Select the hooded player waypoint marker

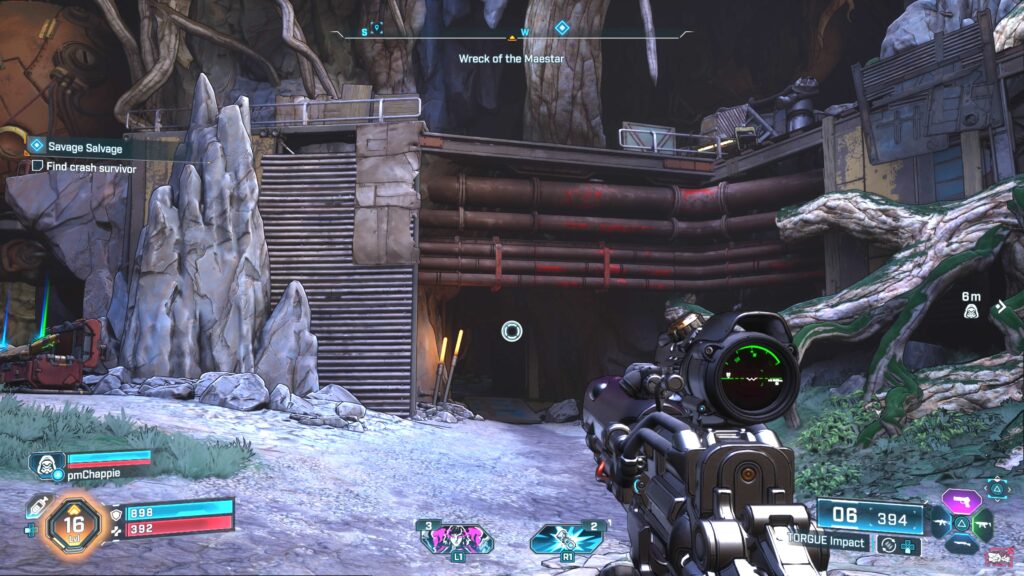(970, 312)
